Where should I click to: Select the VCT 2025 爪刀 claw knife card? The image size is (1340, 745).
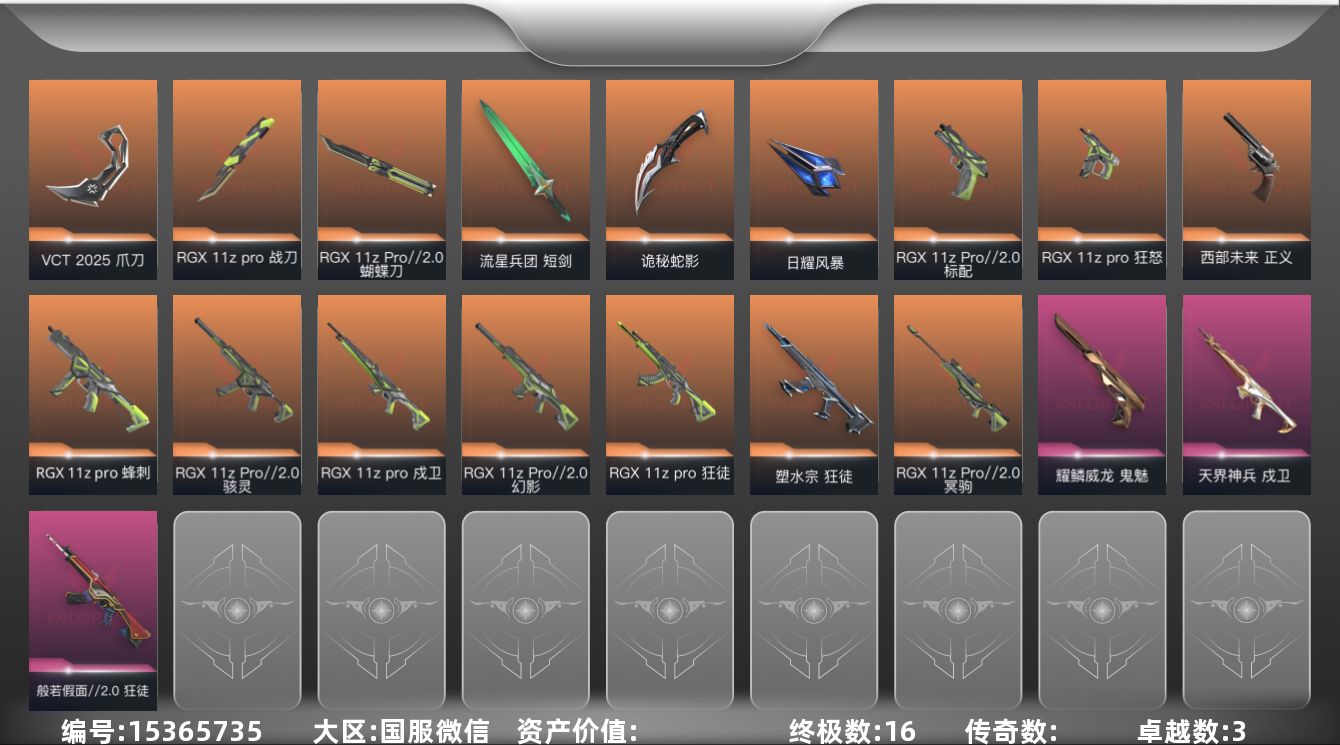[x=93, y=178]
